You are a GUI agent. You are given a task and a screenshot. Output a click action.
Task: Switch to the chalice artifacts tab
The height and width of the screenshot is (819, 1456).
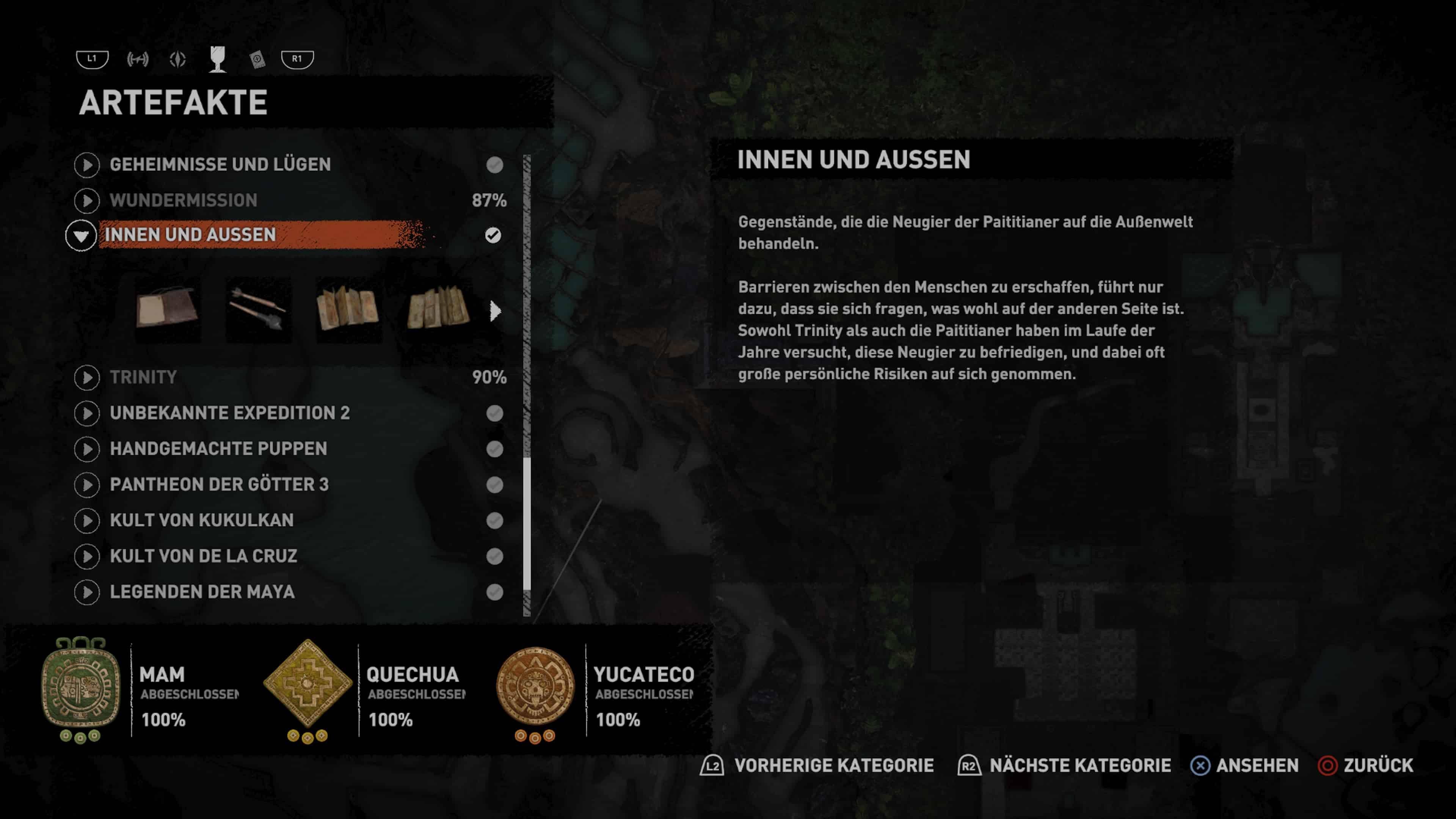218,59
